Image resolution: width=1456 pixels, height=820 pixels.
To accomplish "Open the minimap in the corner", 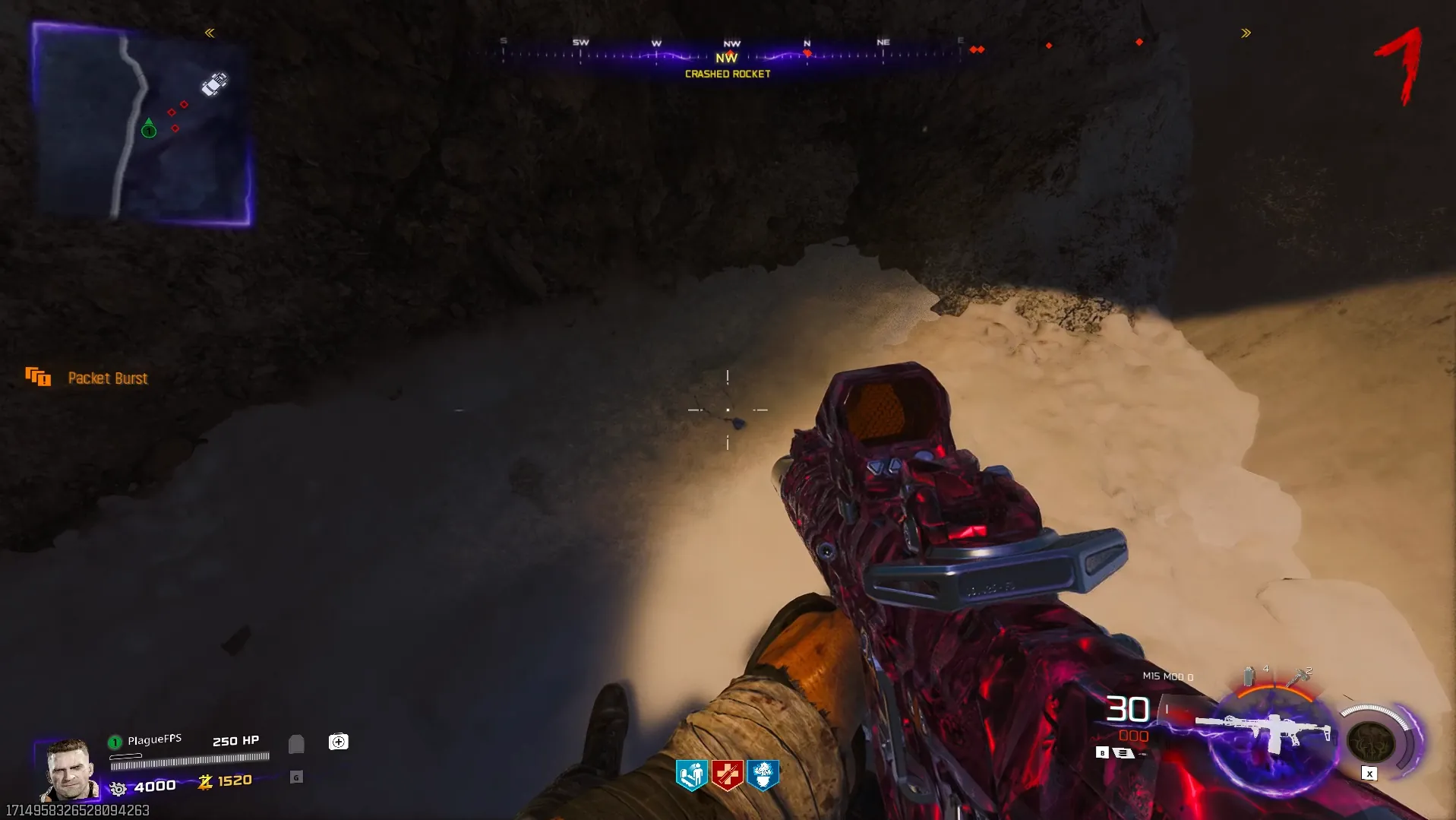I will (141, 123).
